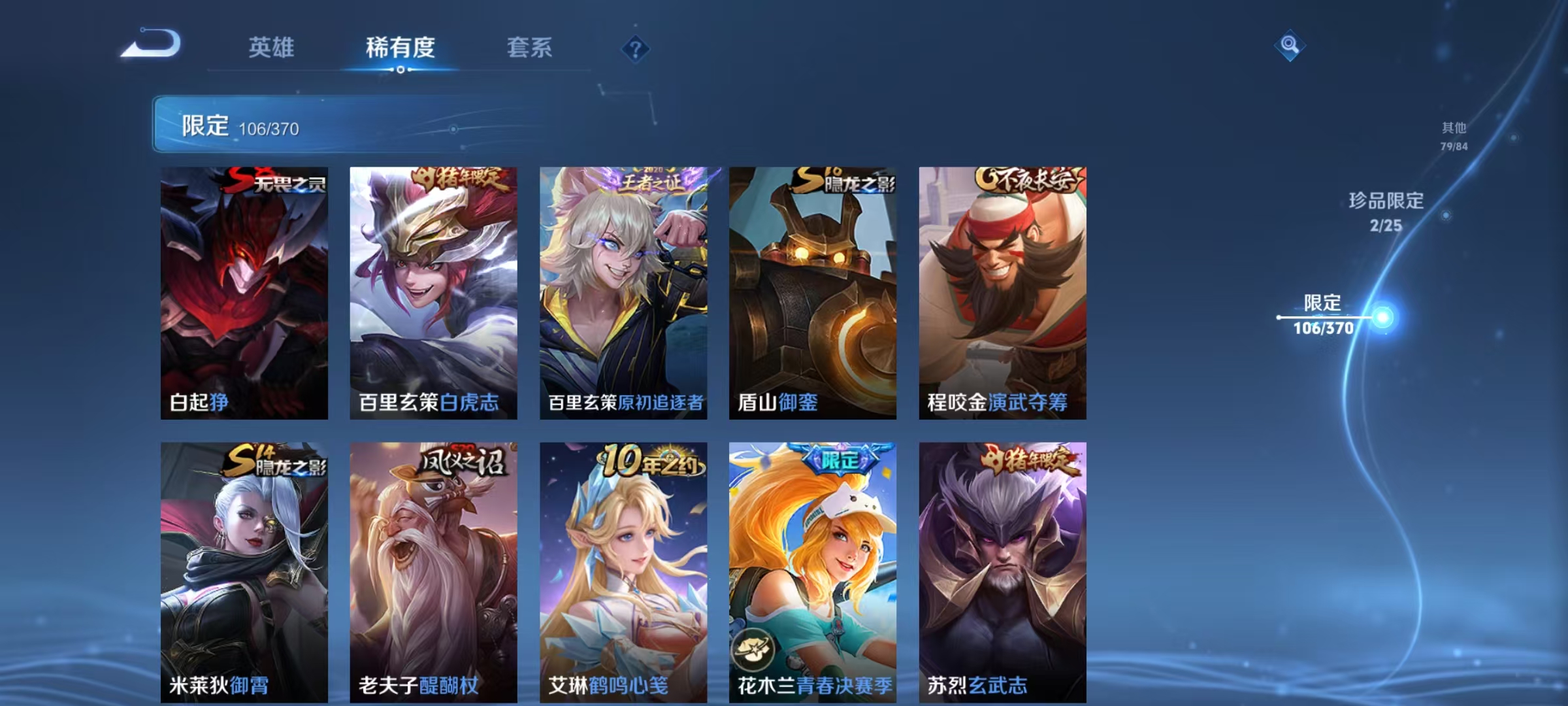
Task: Click the question mark help icon
Action: click(x=636, y=48)
